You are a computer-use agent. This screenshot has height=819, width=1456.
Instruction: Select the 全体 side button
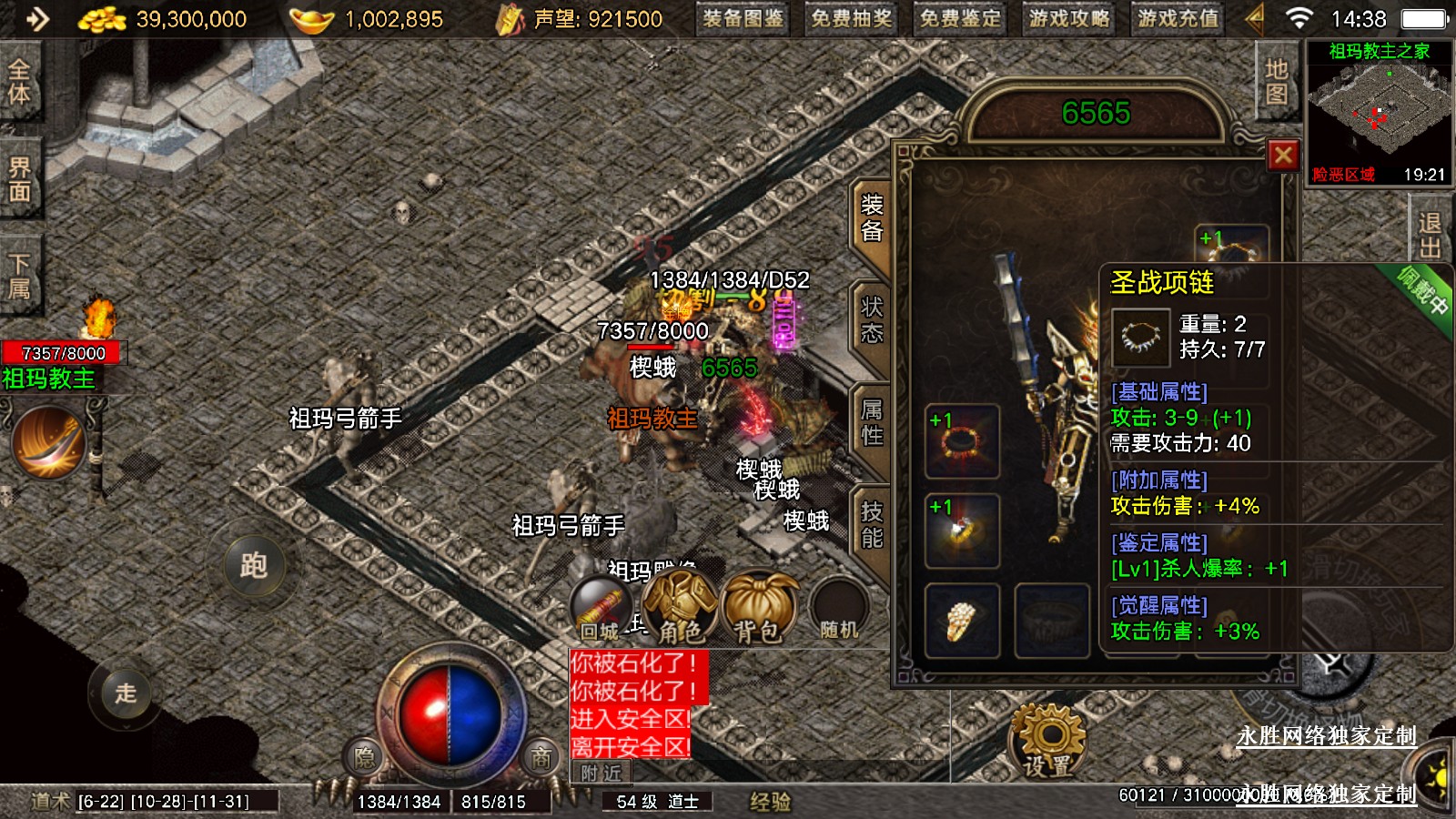pyautogui.click(x=19, y=82)
